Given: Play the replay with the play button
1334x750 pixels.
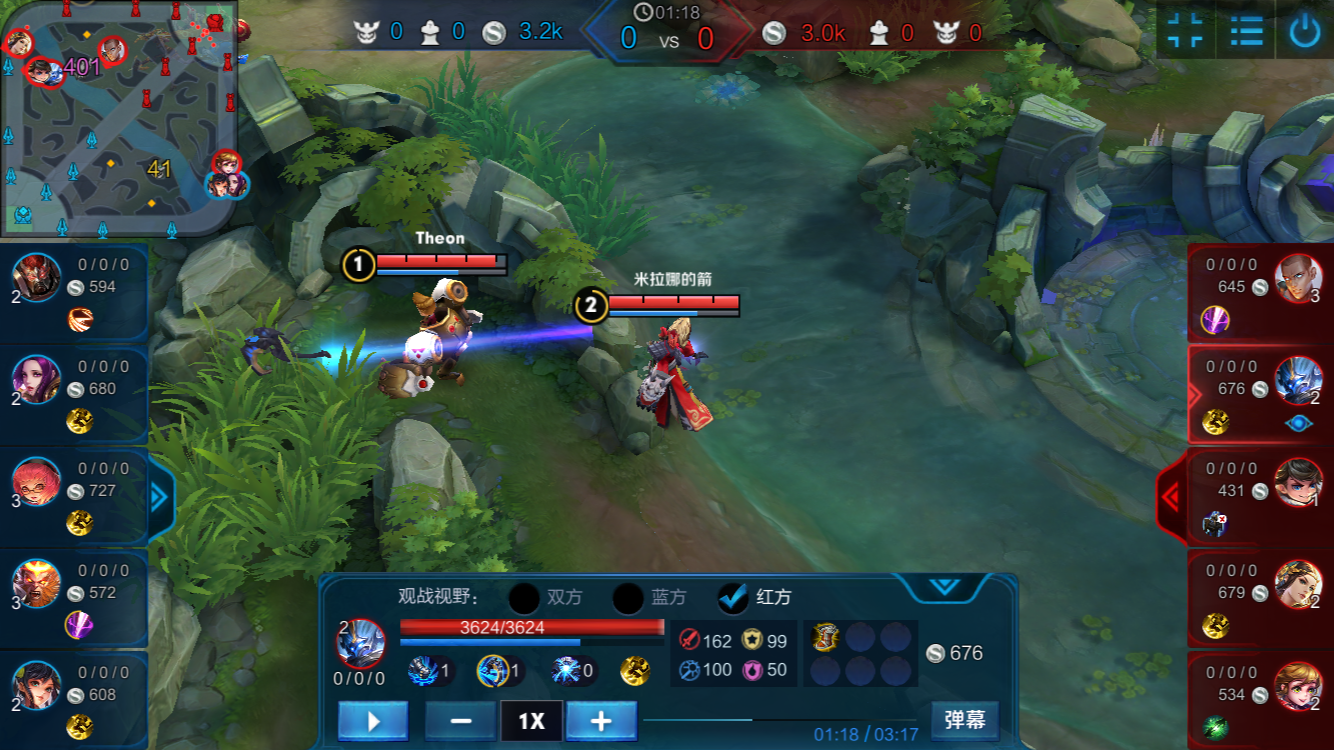Looking at the screenshot, I should tap(373, 720).
